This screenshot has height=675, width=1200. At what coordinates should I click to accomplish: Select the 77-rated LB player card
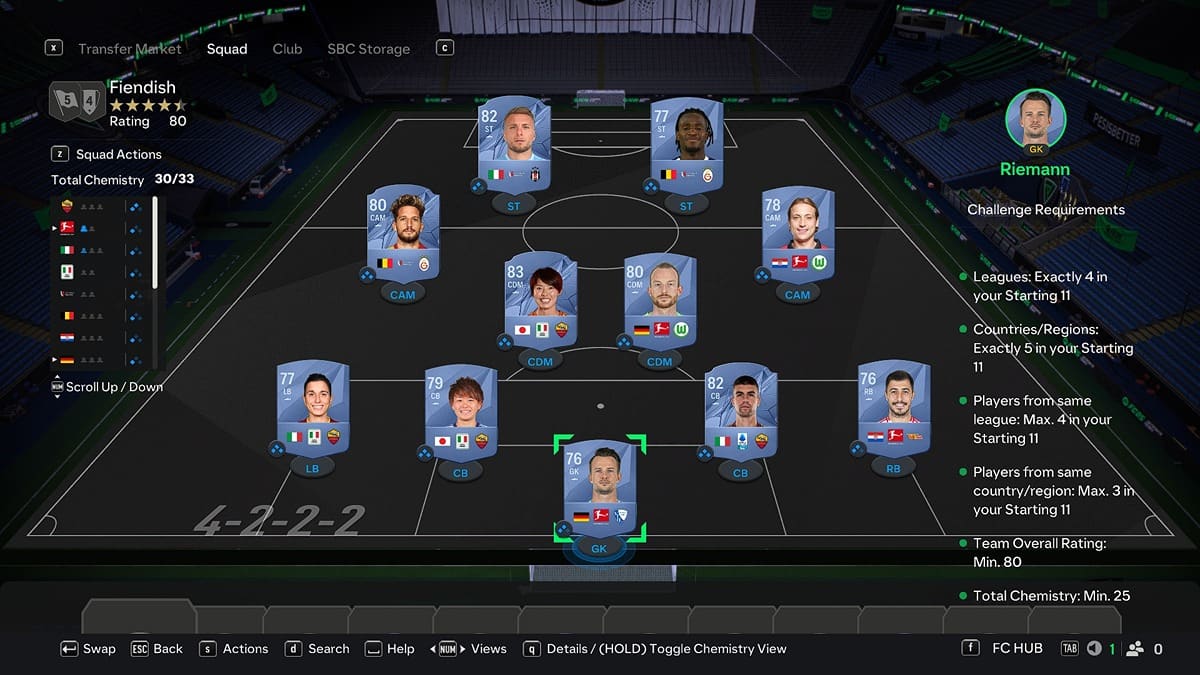coord(312,407)
